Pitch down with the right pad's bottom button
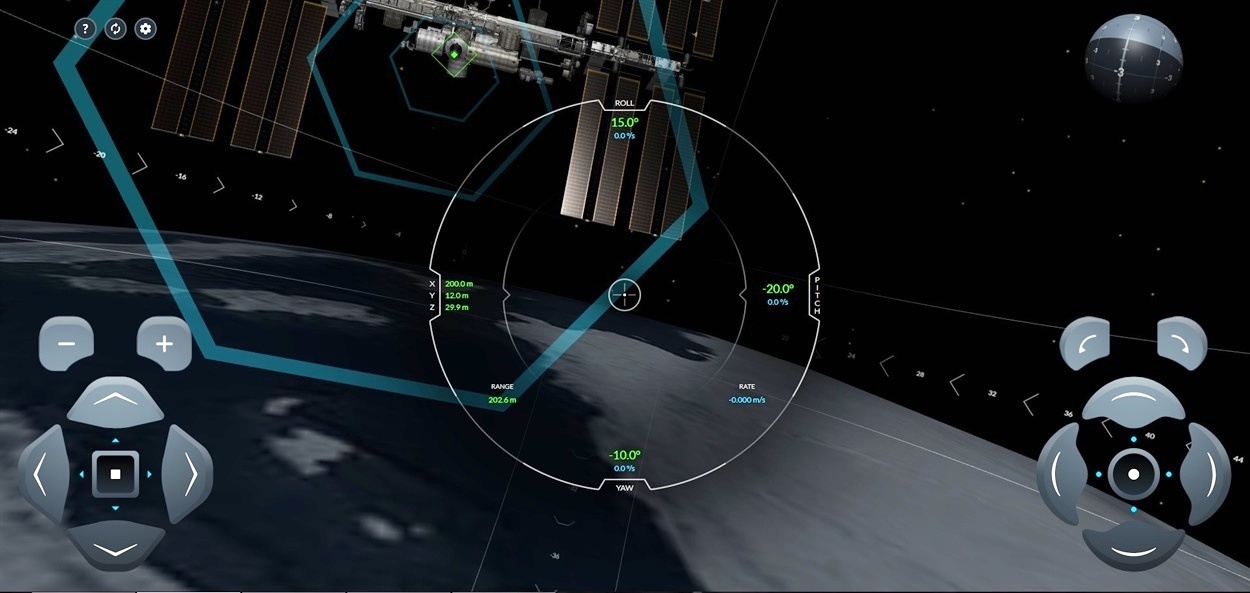 [x=1133, y=546]
